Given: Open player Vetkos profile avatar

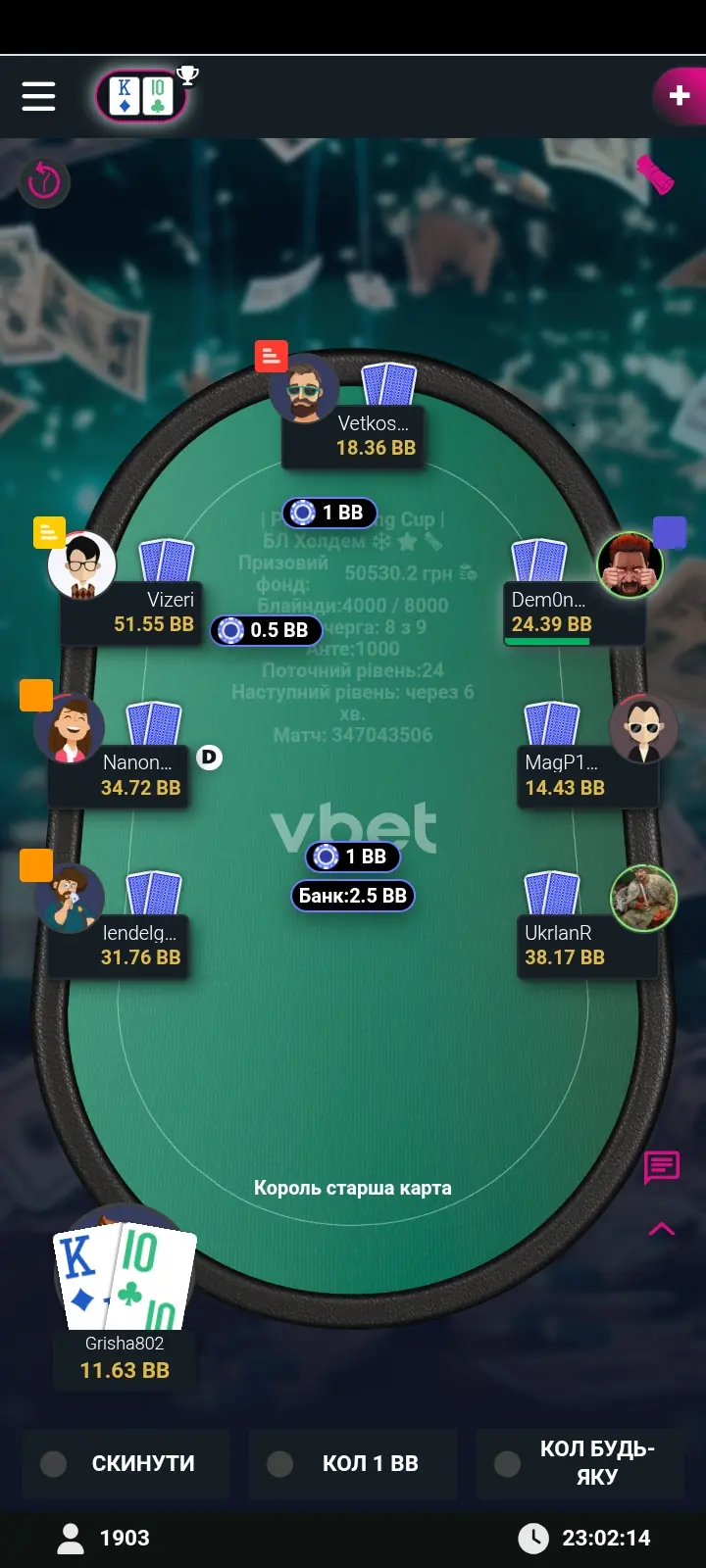Looking at the screenshot, I should pyautogui.click(x=304, y=390).
